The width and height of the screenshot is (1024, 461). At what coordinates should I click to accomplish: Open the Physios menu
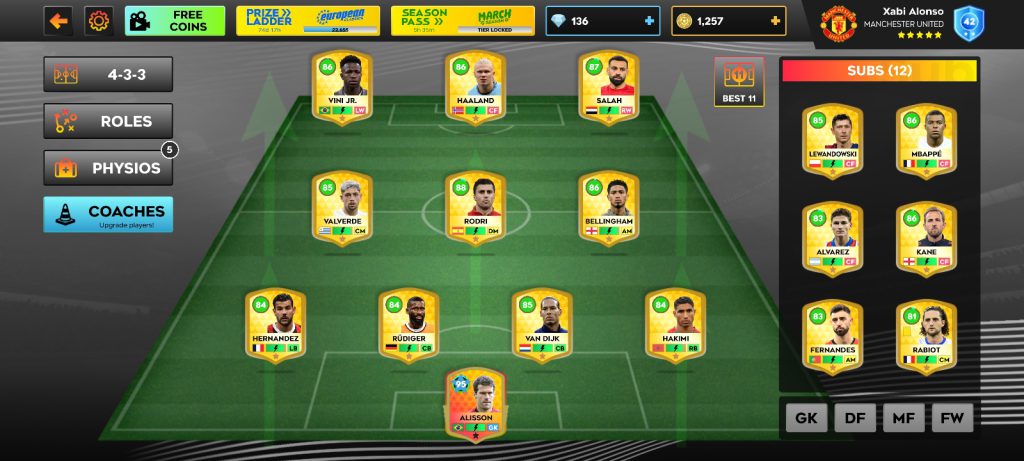(x=108, y=168)
